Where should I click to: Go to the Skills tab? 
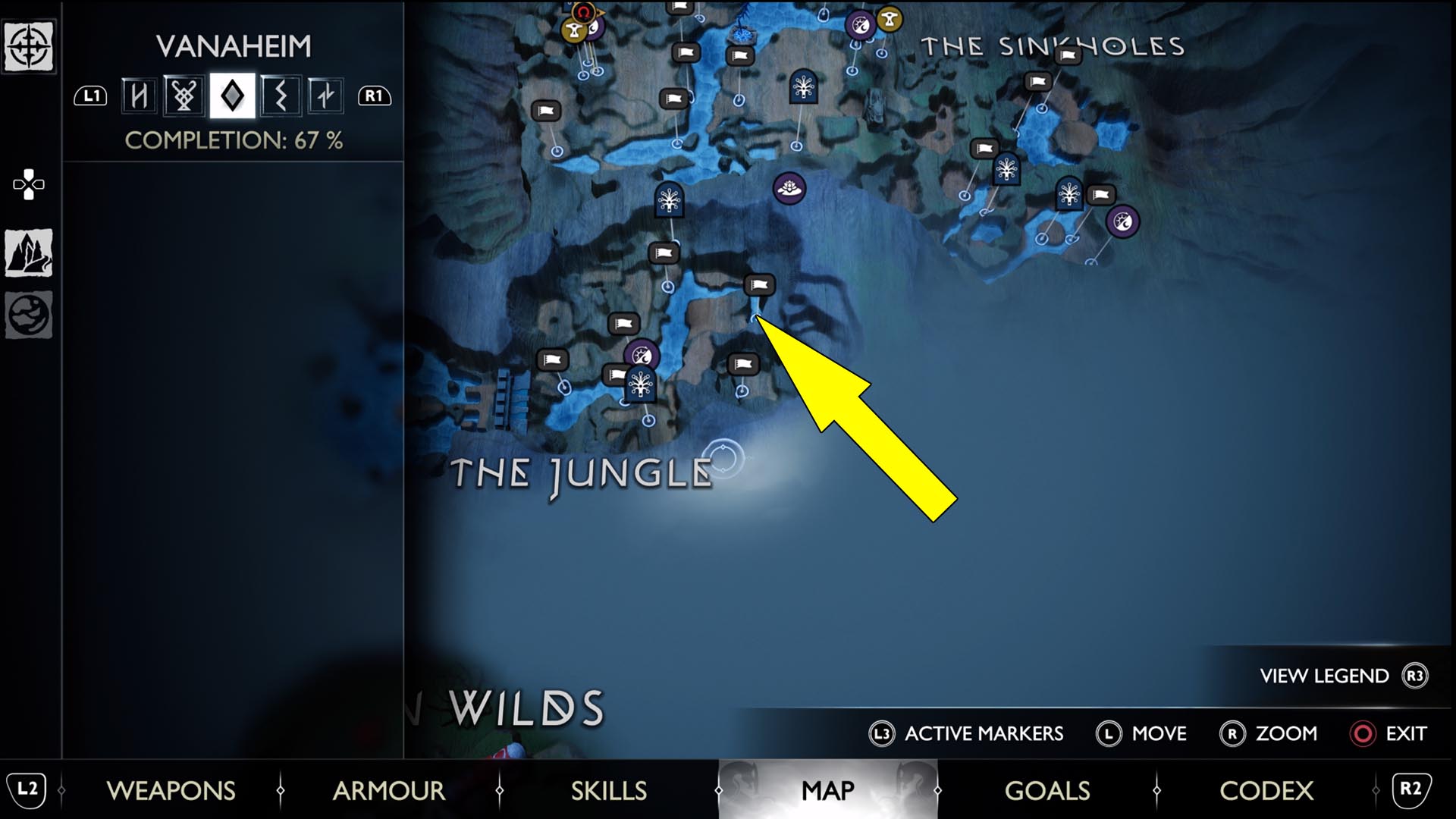click(x=608, y=790)
